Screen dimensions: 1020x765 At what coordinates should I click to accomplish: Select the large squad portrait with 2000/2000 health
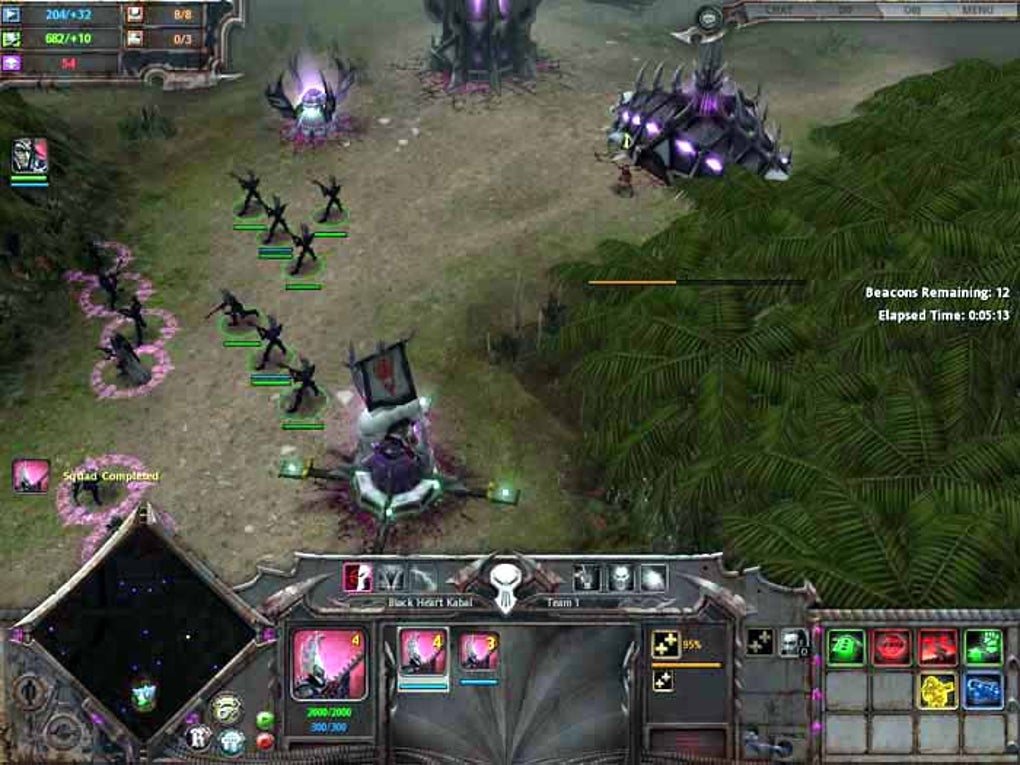pos(329,663)
